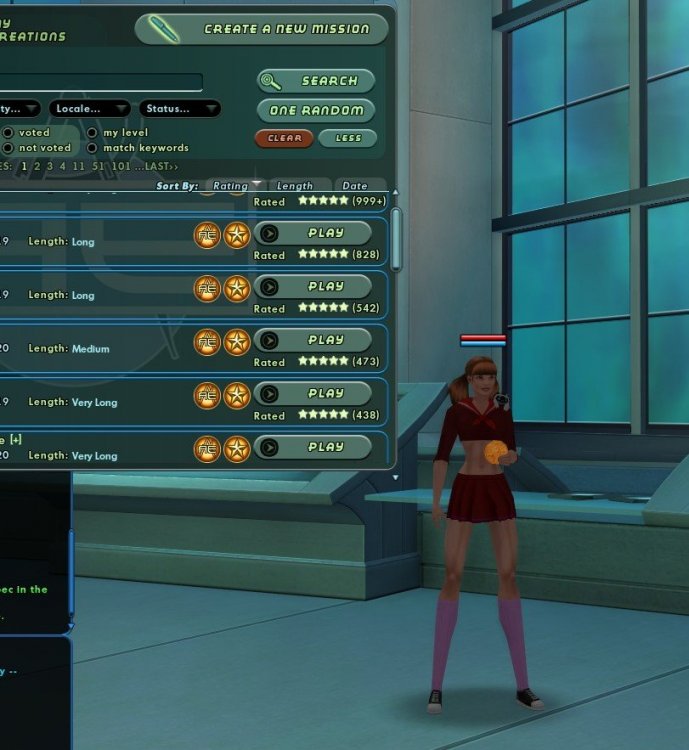689x750 pixels.
Task: Sort missions by Rating
Action: 234,186
